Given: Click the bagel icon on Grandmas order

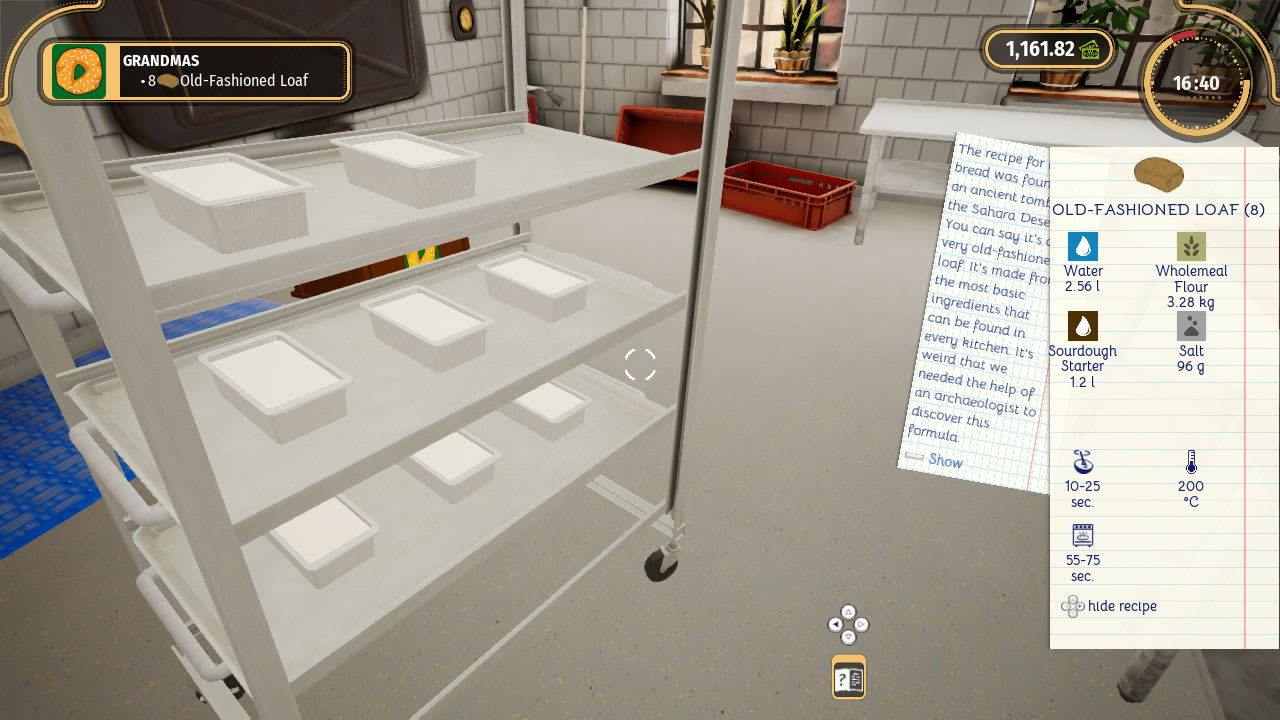Looking at the screenshot, I should click(x=78, y=71).
